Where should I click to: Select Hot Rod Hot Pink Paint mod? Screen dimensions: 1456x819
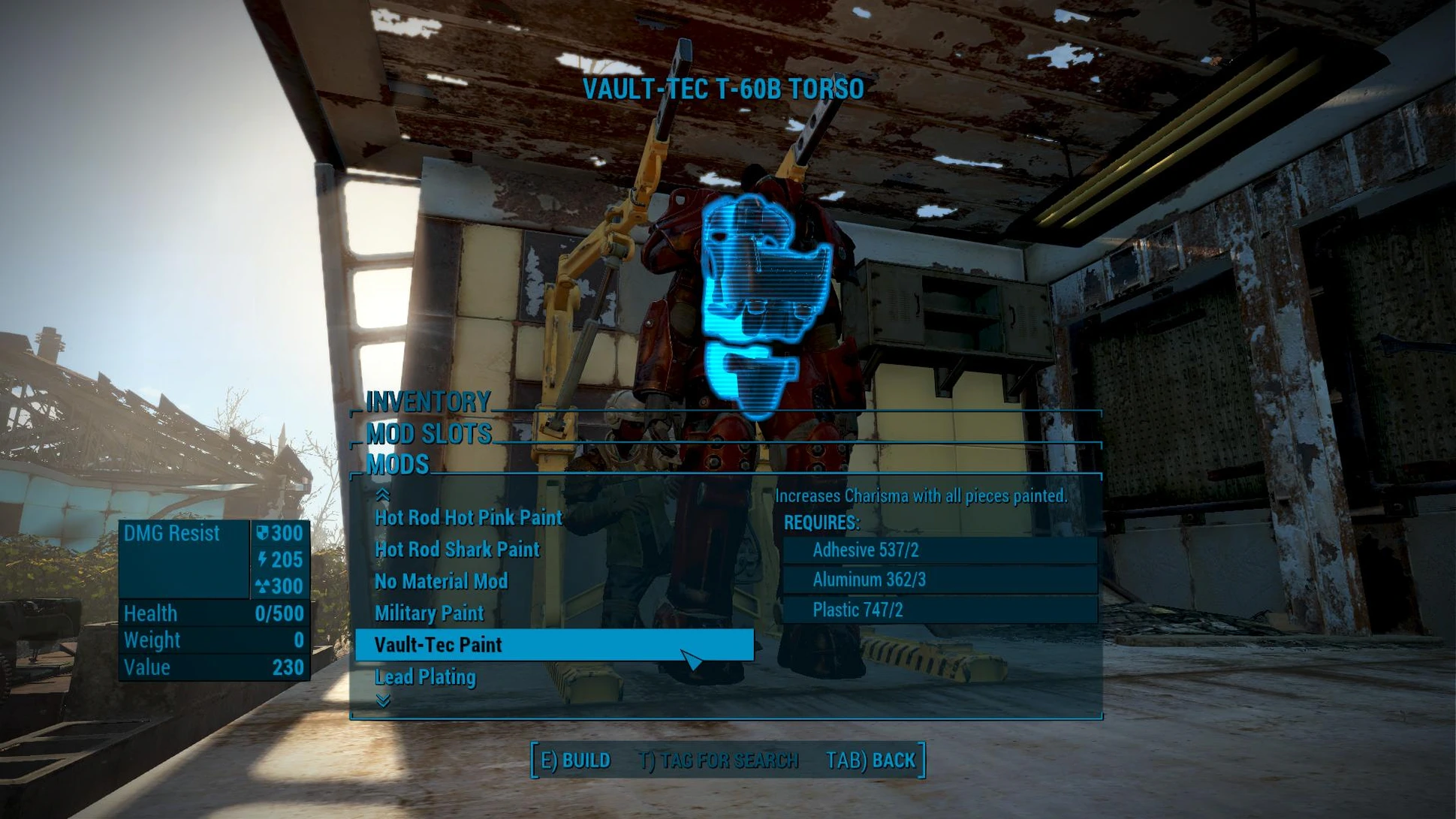(468, 518)
